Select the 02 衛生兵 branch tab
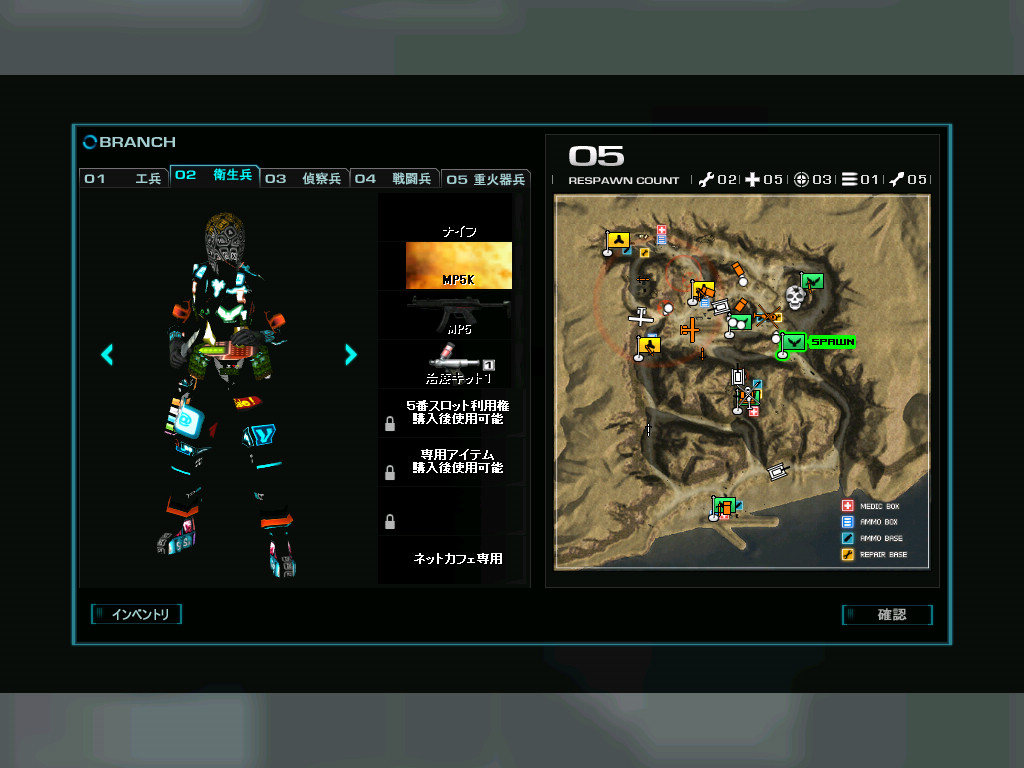Viewport: 1024px width, 768px height. tap(215, 176)
